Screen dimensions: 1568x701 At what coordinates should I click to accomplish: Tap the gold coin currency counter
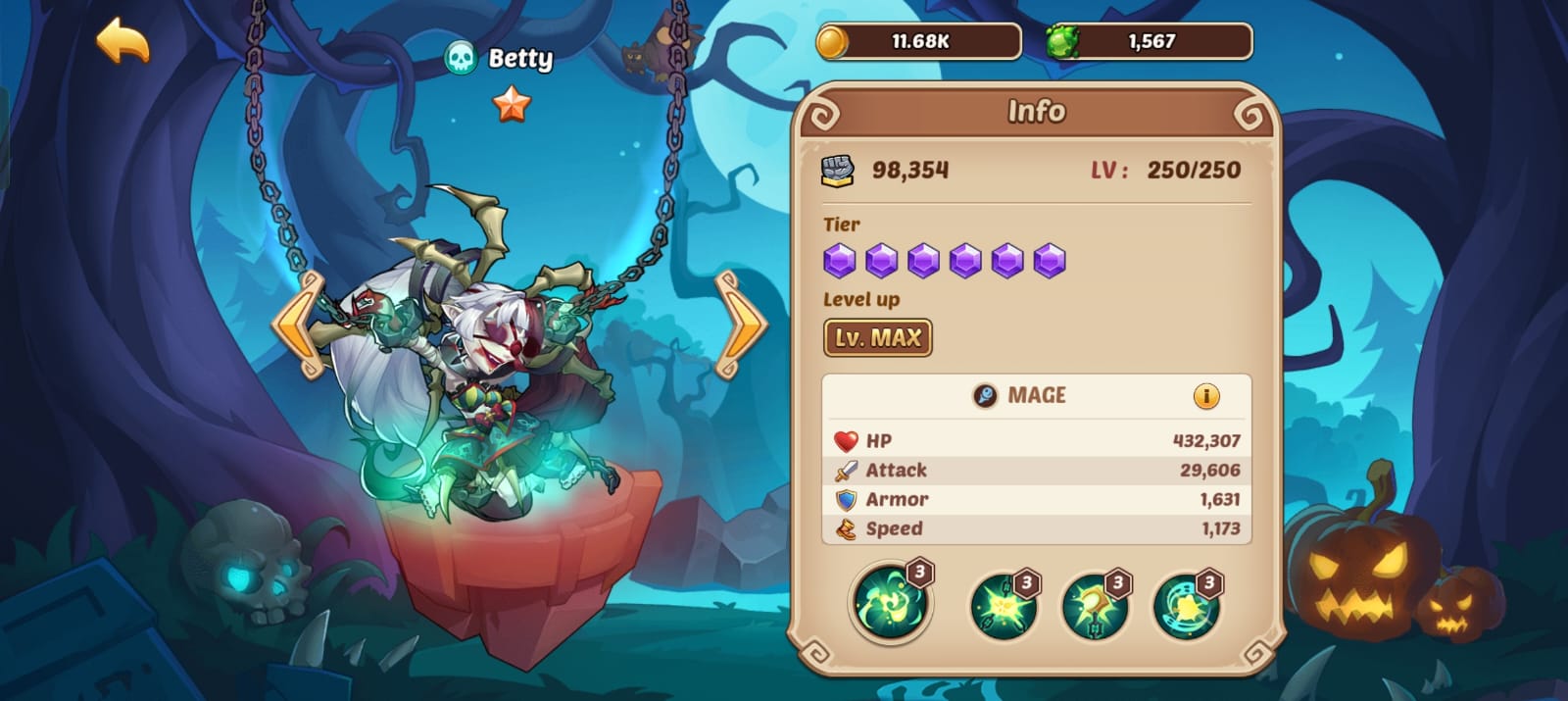point(918,42)
